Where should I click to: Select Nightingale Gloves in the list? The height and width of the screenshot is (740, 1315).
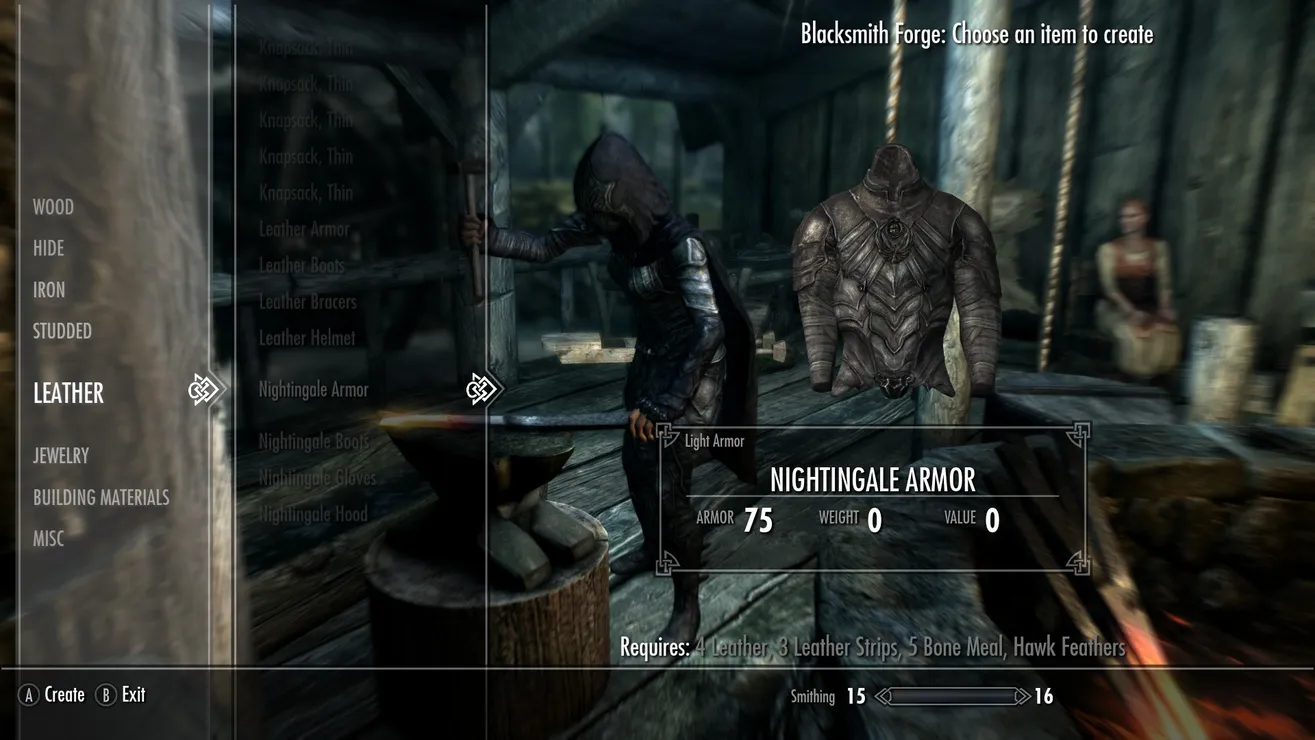pyautogui.click(x=317, y=477)
